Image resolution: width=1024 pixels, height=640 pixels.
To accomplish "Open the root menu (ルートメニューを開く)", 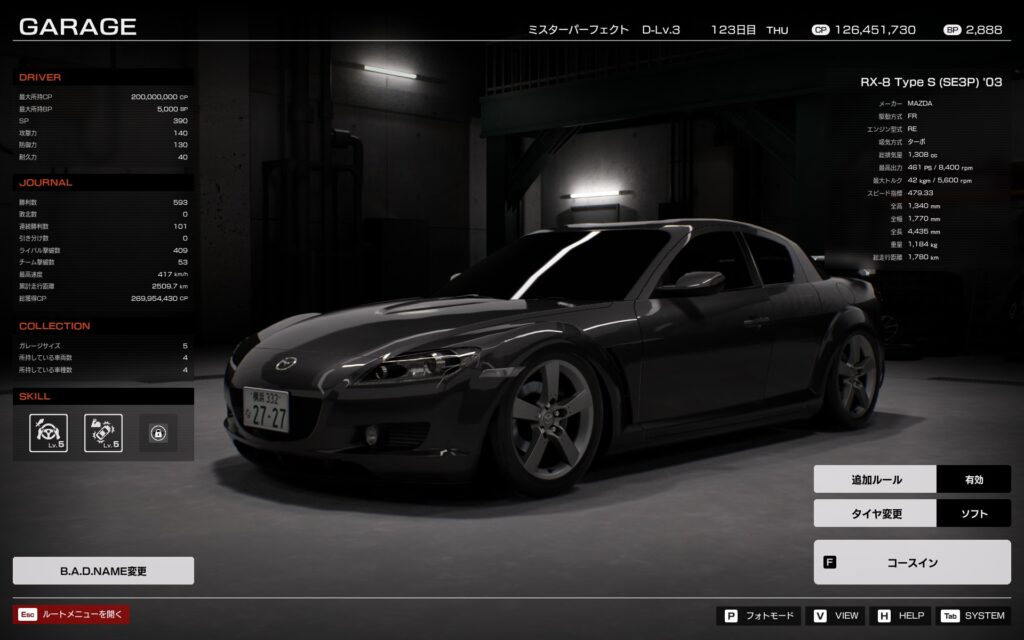I will click(x=72, y=614).
